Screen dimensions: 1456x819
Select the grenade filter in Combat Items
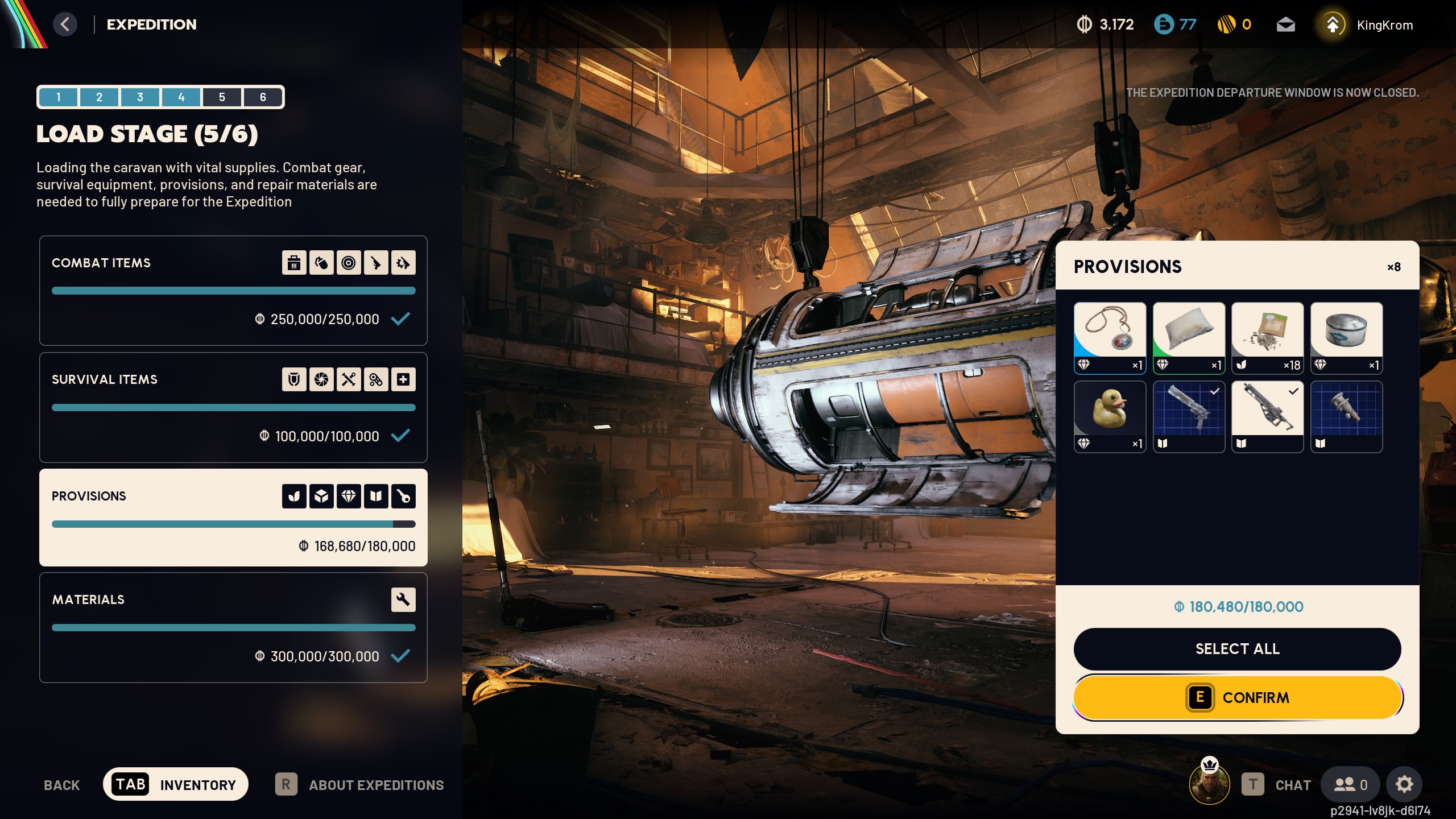321,262
